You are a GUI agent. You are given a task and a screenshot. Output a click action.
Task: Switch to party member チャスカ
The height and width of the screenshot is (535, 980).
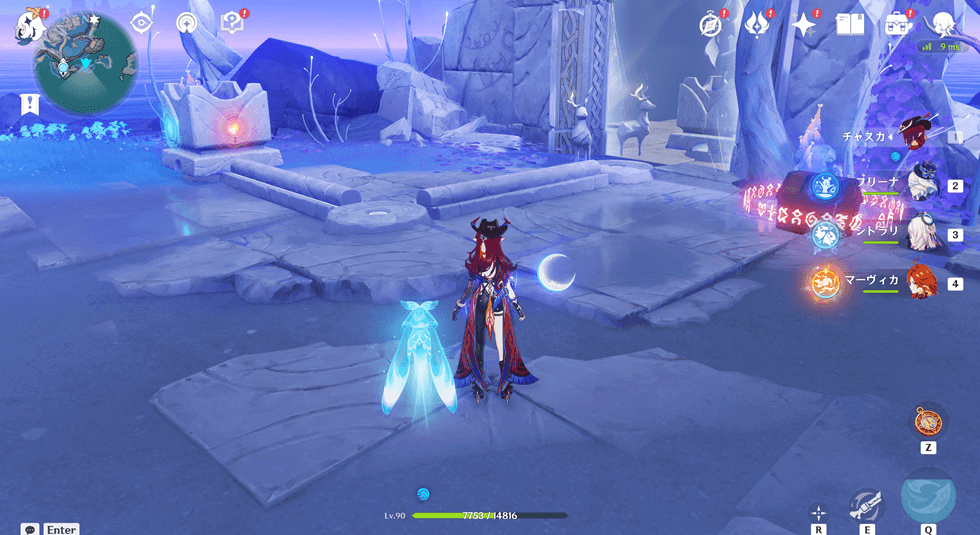pos(915,133)
